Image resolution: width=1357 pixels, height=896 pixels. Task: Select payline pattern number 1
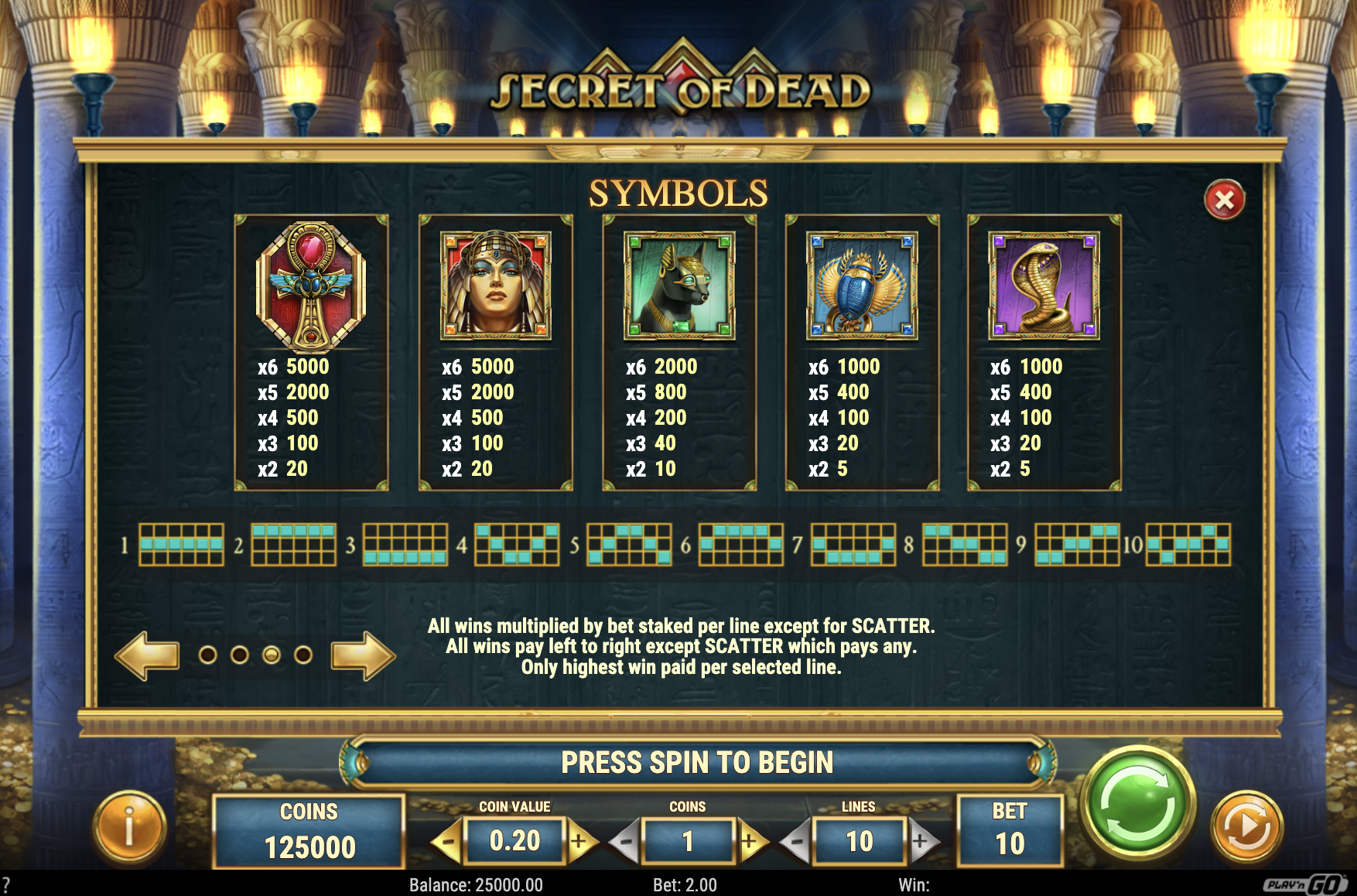tap(183, 545)
